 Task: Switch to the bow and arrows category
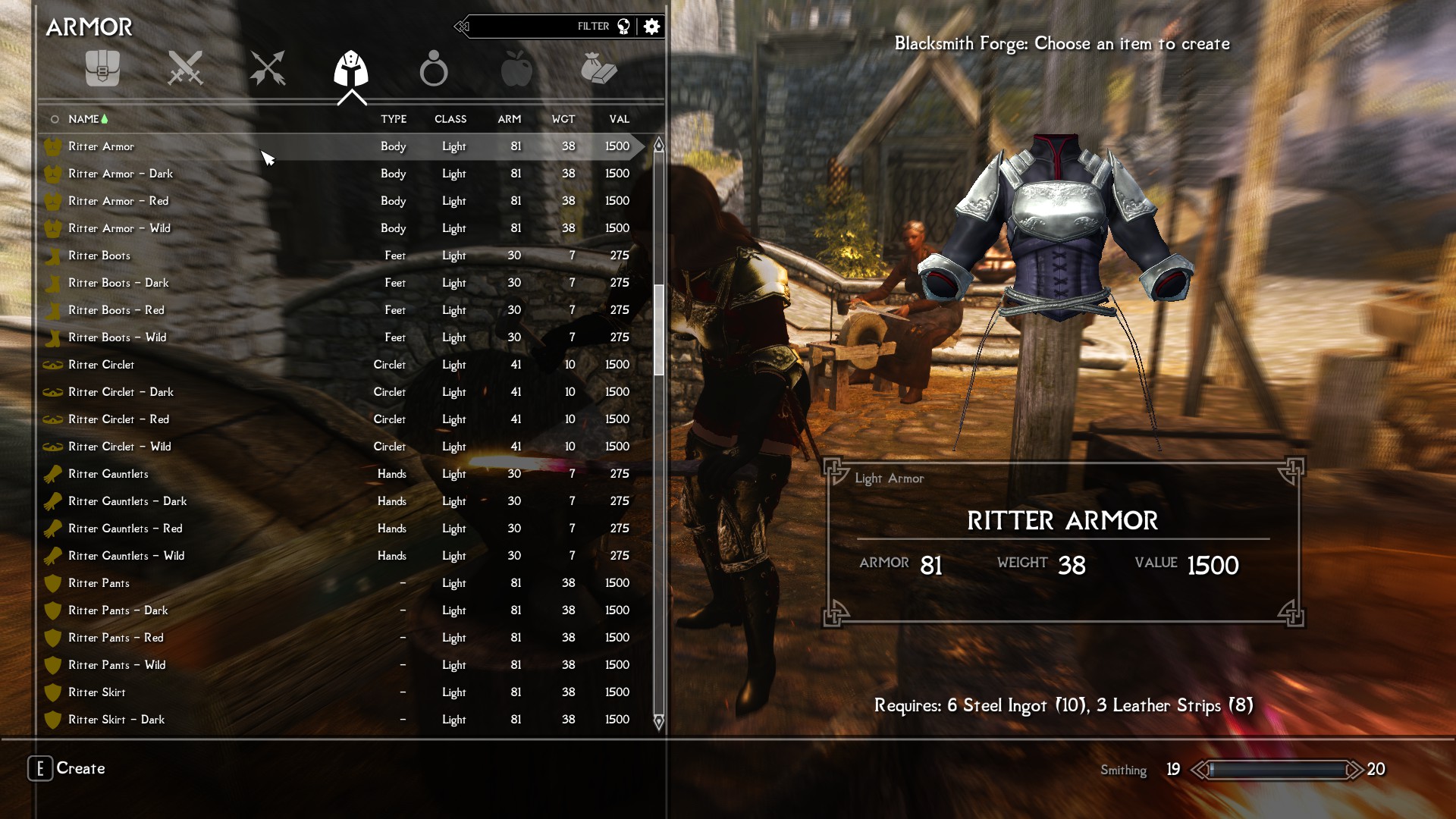[268, 69]
